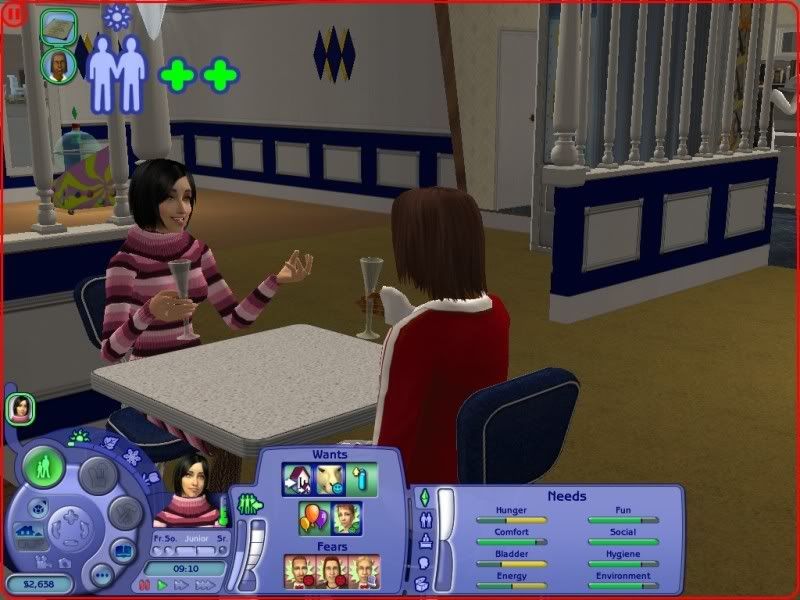
Task: Select the balloons party want
Action: pos(313,519)
